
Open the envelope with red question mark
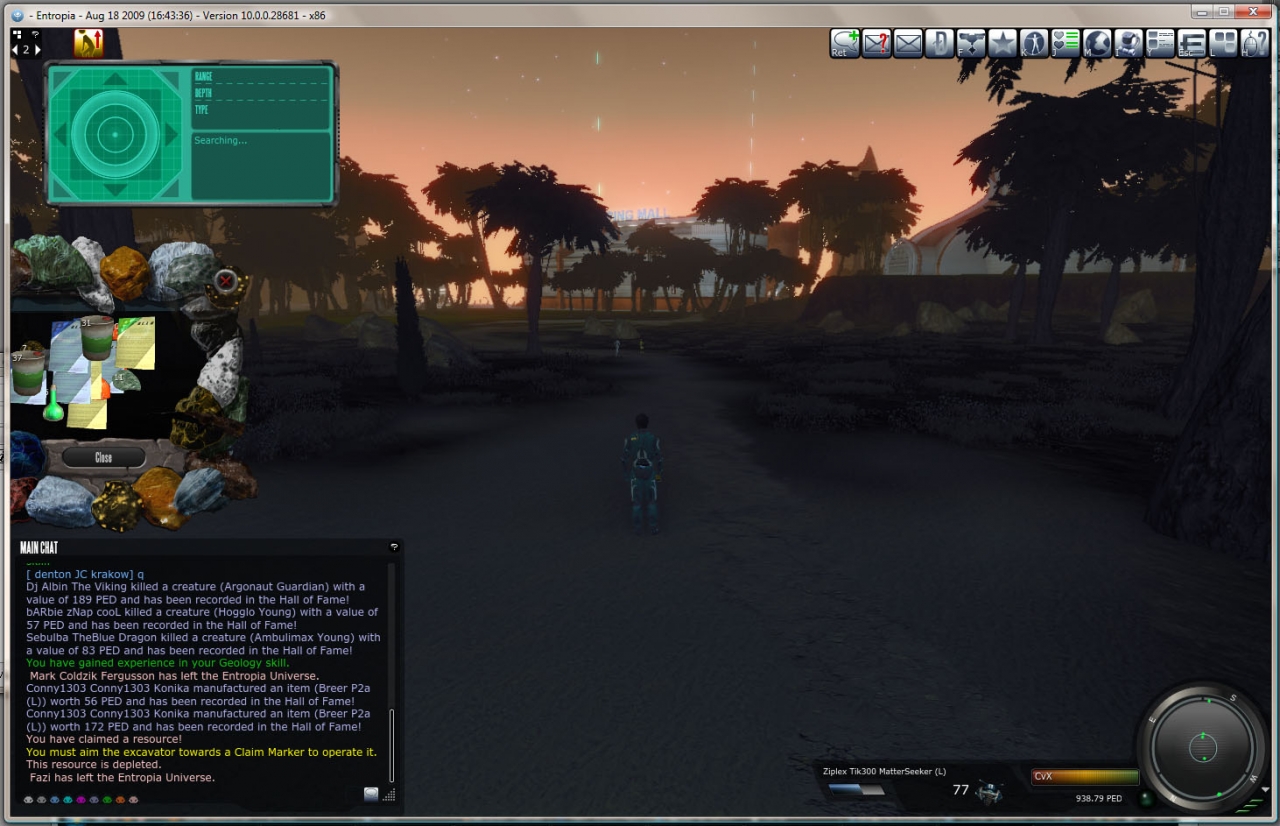(x=877, y=44)
